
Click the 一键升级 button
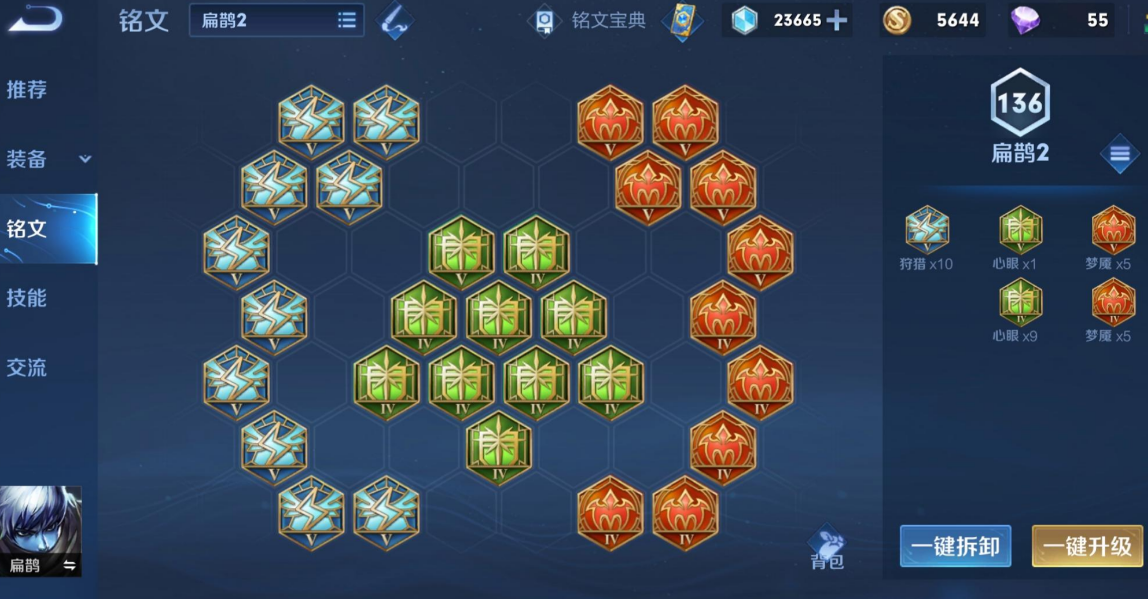click(x=1088, y=546)
